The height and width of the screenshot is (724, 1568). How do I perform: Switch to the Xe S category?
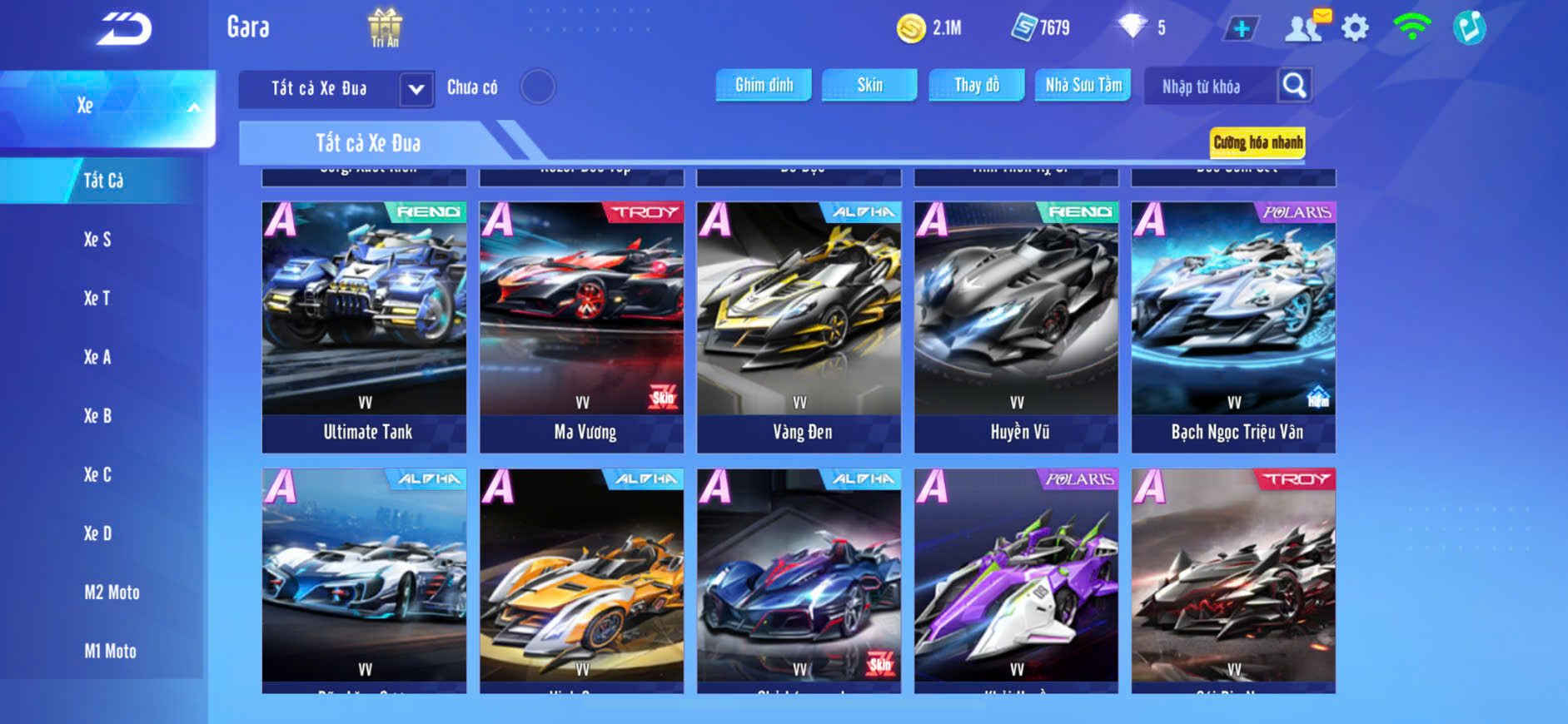click(97, 240)
